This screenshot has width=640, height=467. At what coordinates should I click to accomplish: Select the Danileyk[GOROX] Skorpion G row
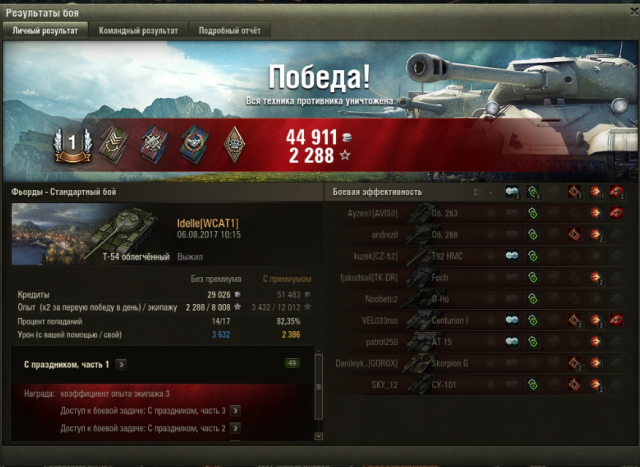480,363
